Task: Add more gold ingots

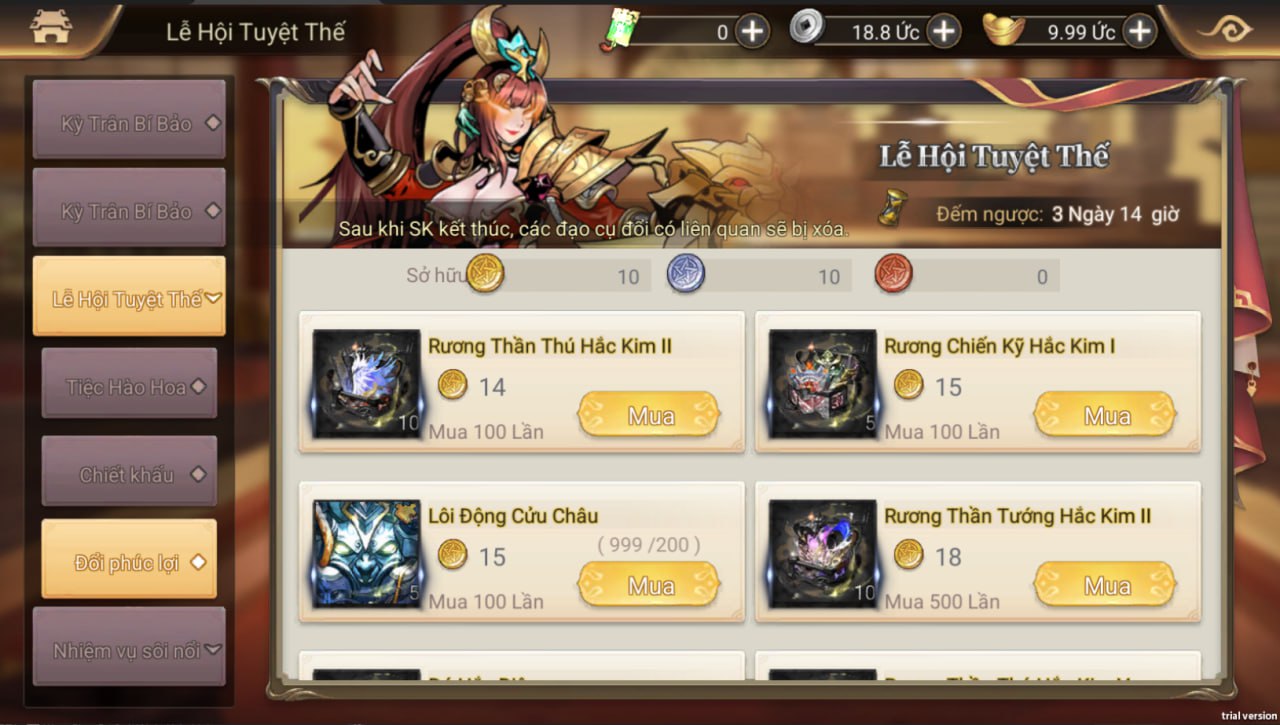Action: point(1139,32)
